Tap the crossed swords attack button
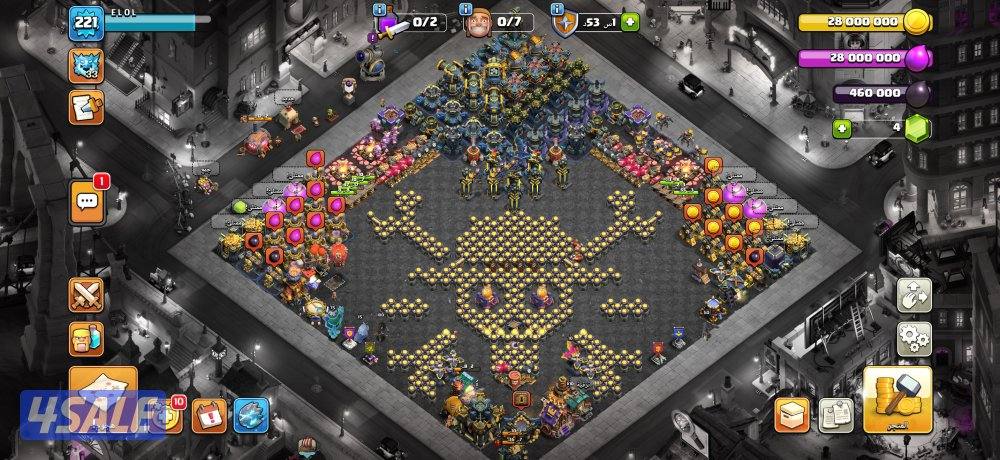The width and height of the screenshot is (1000, 460). (x=86, y=295)
